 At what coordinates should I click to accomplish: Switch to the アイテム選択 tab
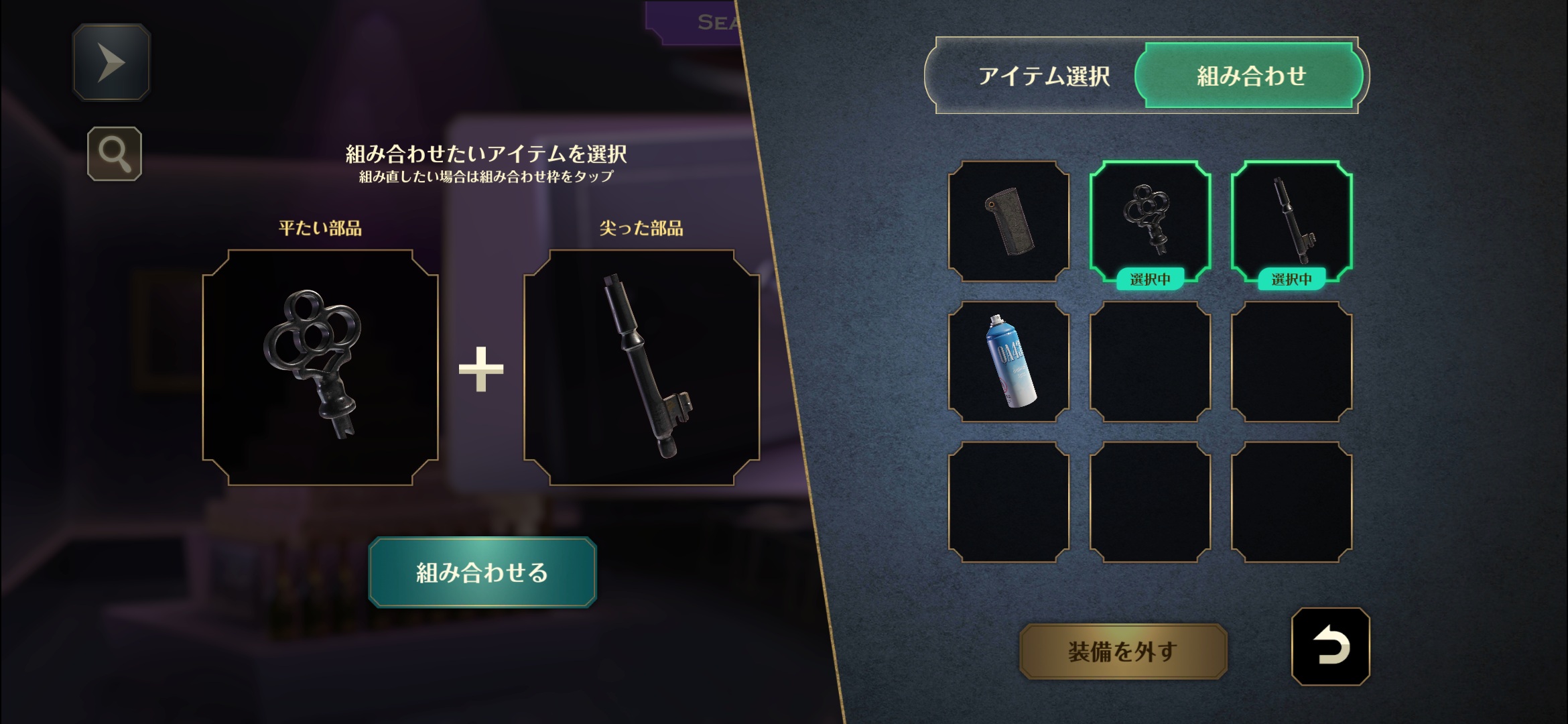click(1043, 76)
